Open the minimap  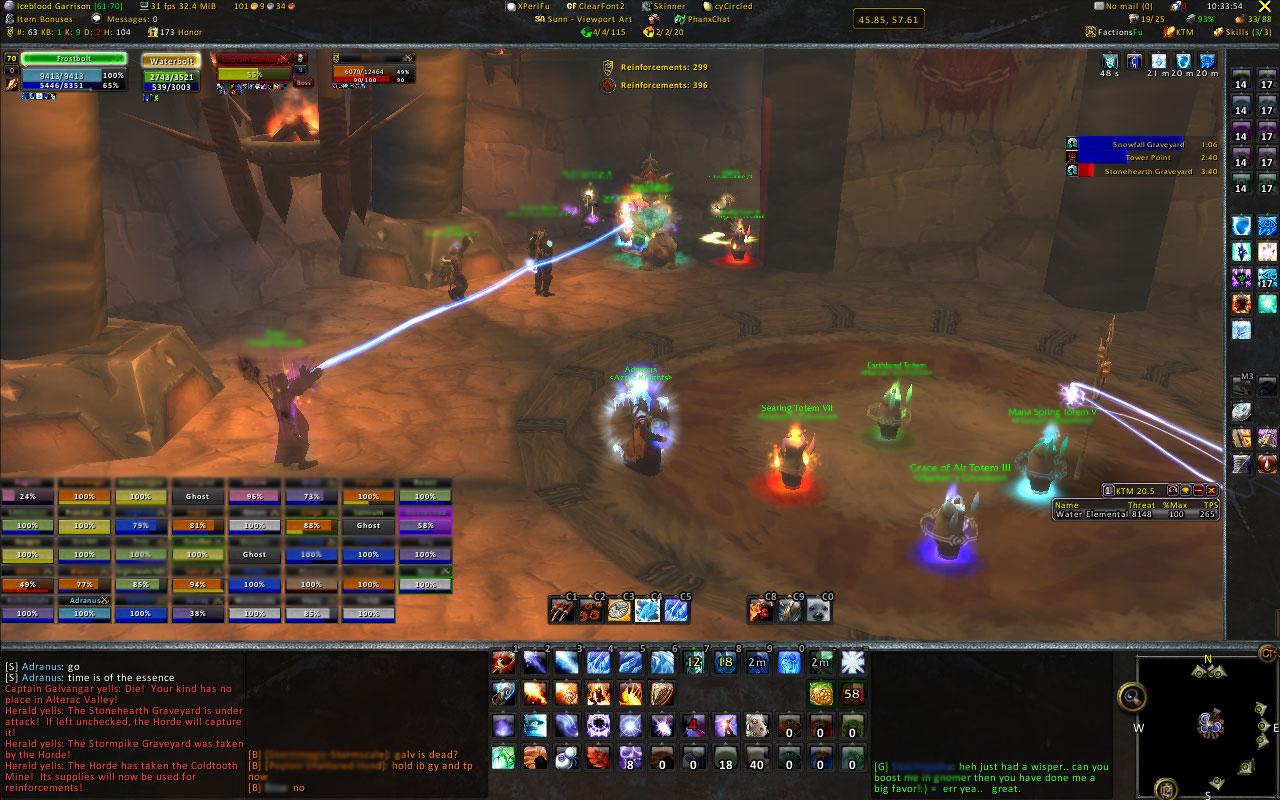1207,725
